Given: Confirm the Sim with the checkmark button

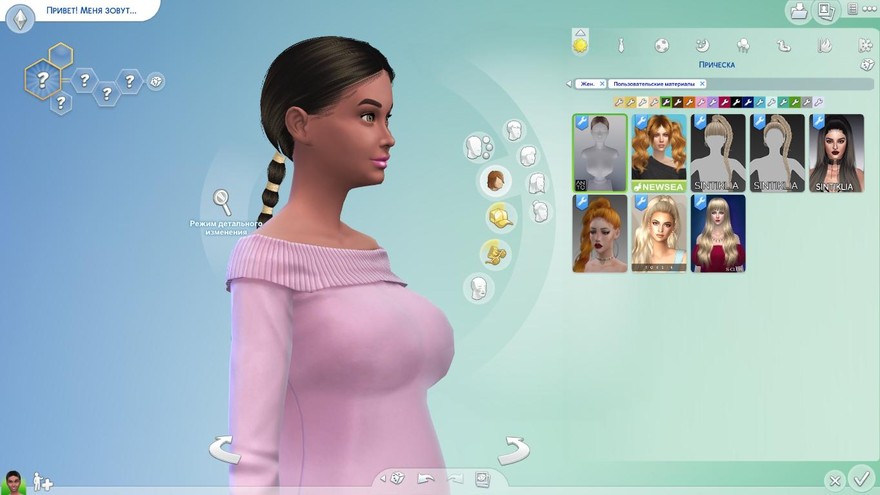Looking at the screenshot, I should coord(860,478).
